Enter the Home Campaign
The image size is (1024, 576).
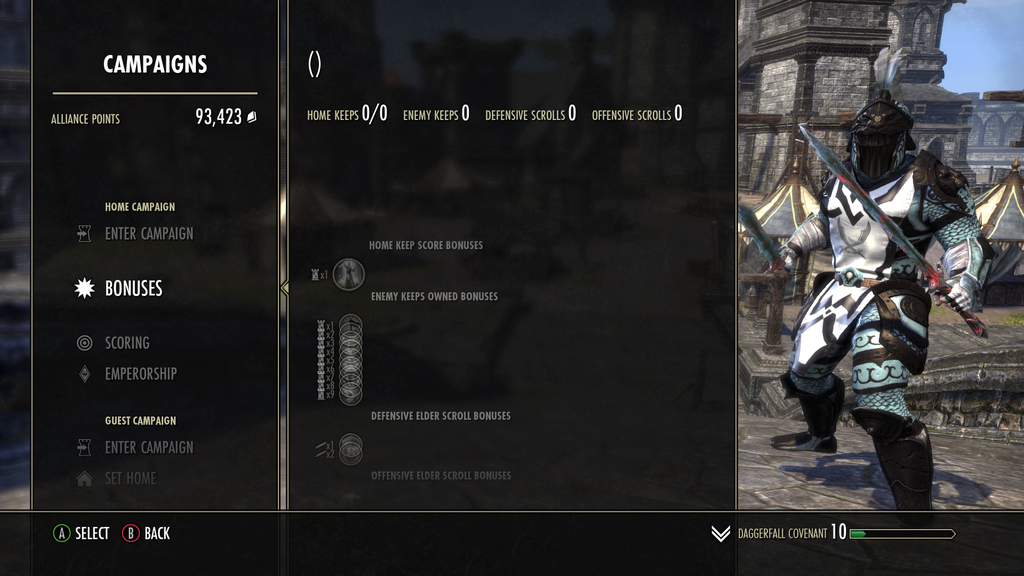point(148,234)
